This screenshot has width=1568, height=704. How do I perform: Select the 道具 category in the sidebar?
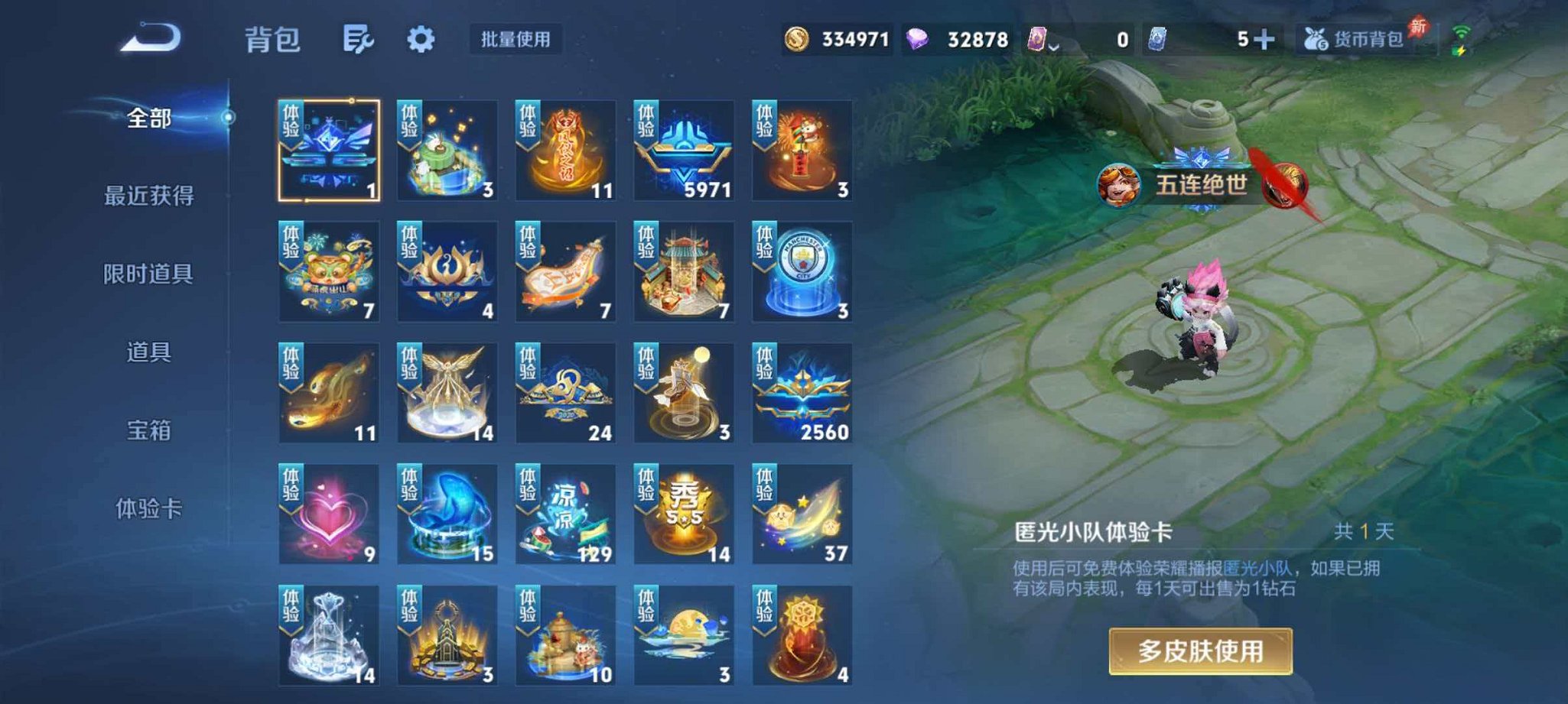point(149,354)
